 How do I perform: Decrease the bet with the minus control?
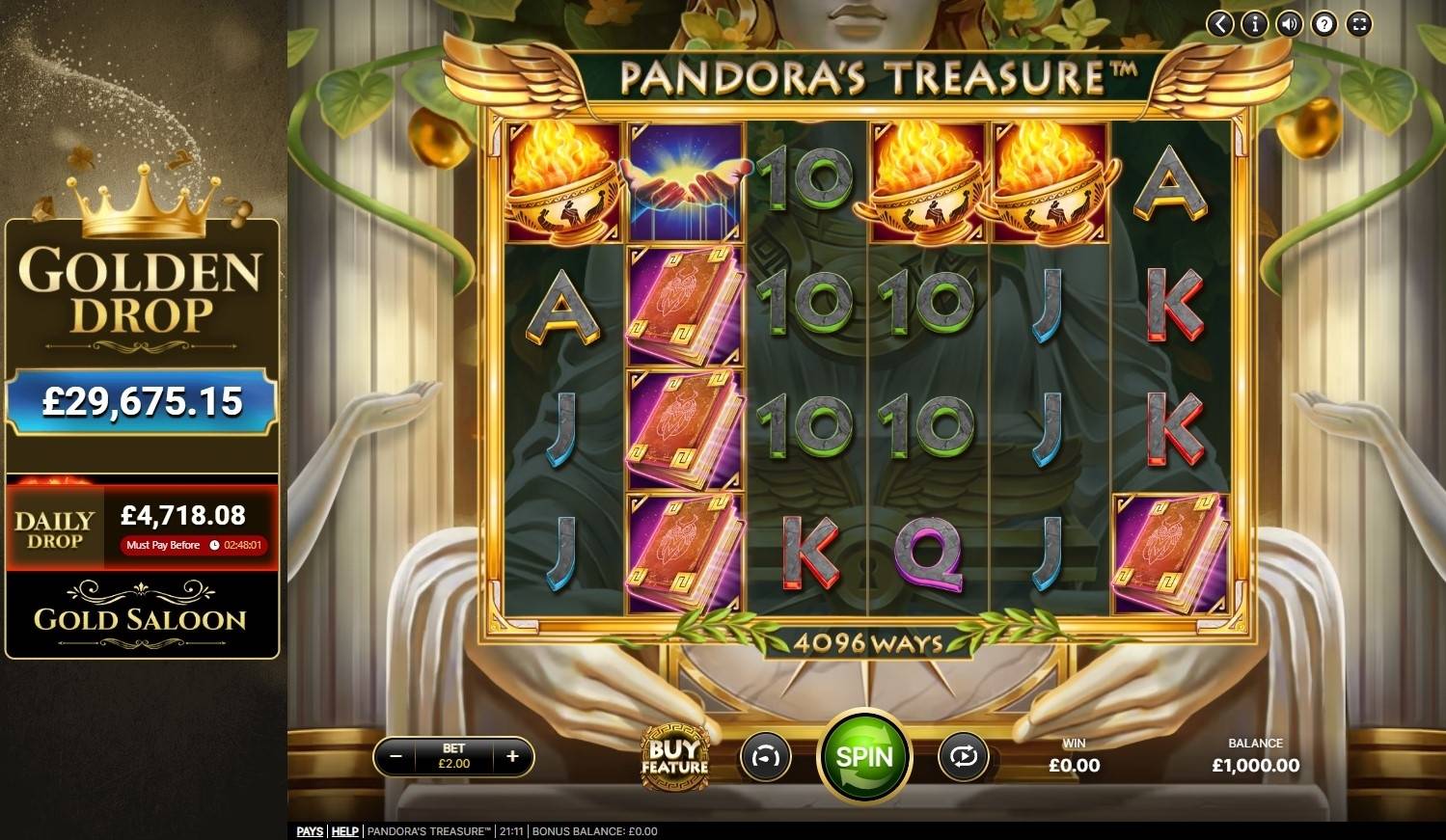(x=396, y=757)
